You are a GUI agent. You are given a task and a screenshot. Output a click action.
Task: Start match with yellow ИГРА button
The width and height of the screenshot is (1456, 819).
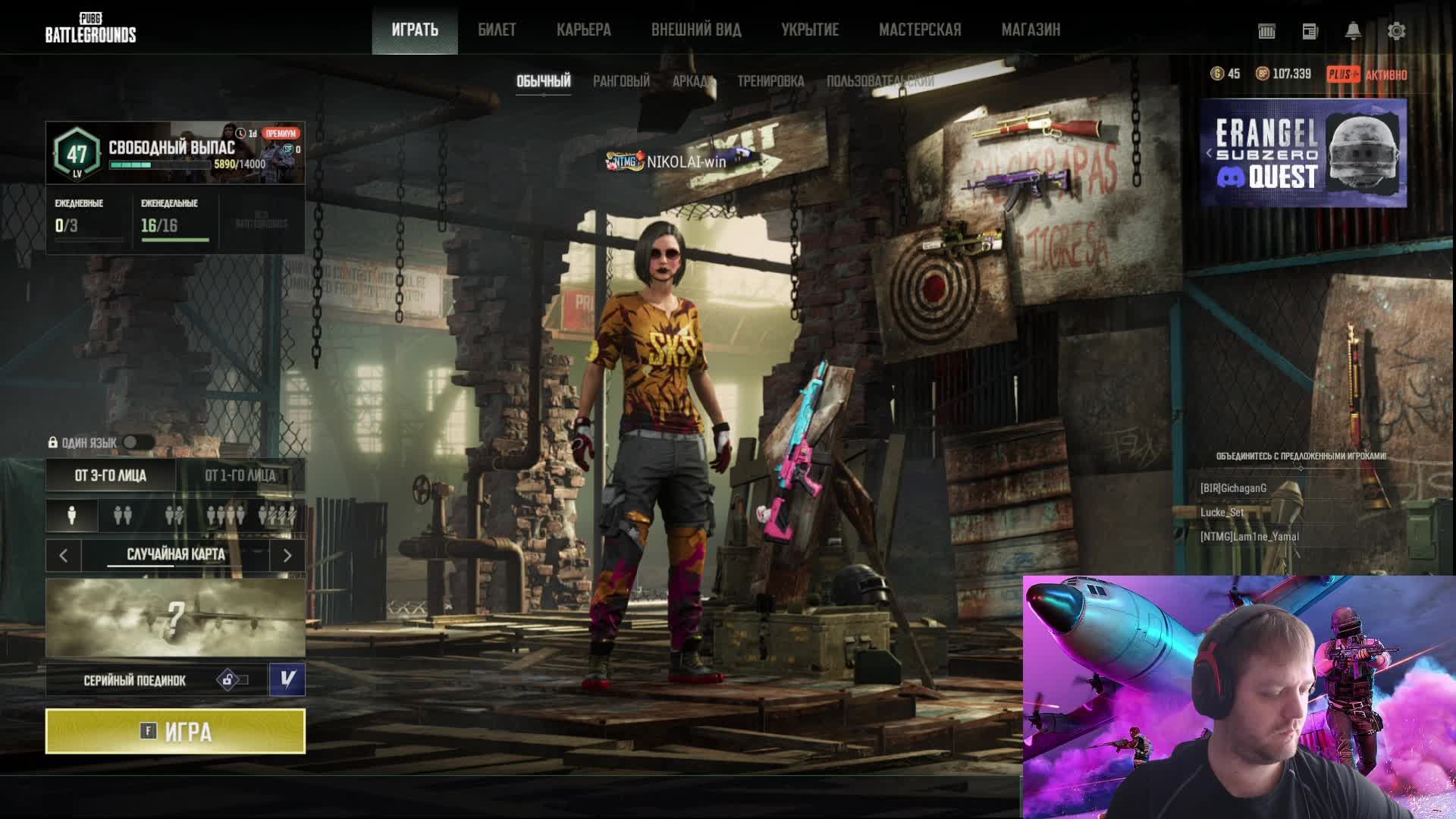pos(175,731)
